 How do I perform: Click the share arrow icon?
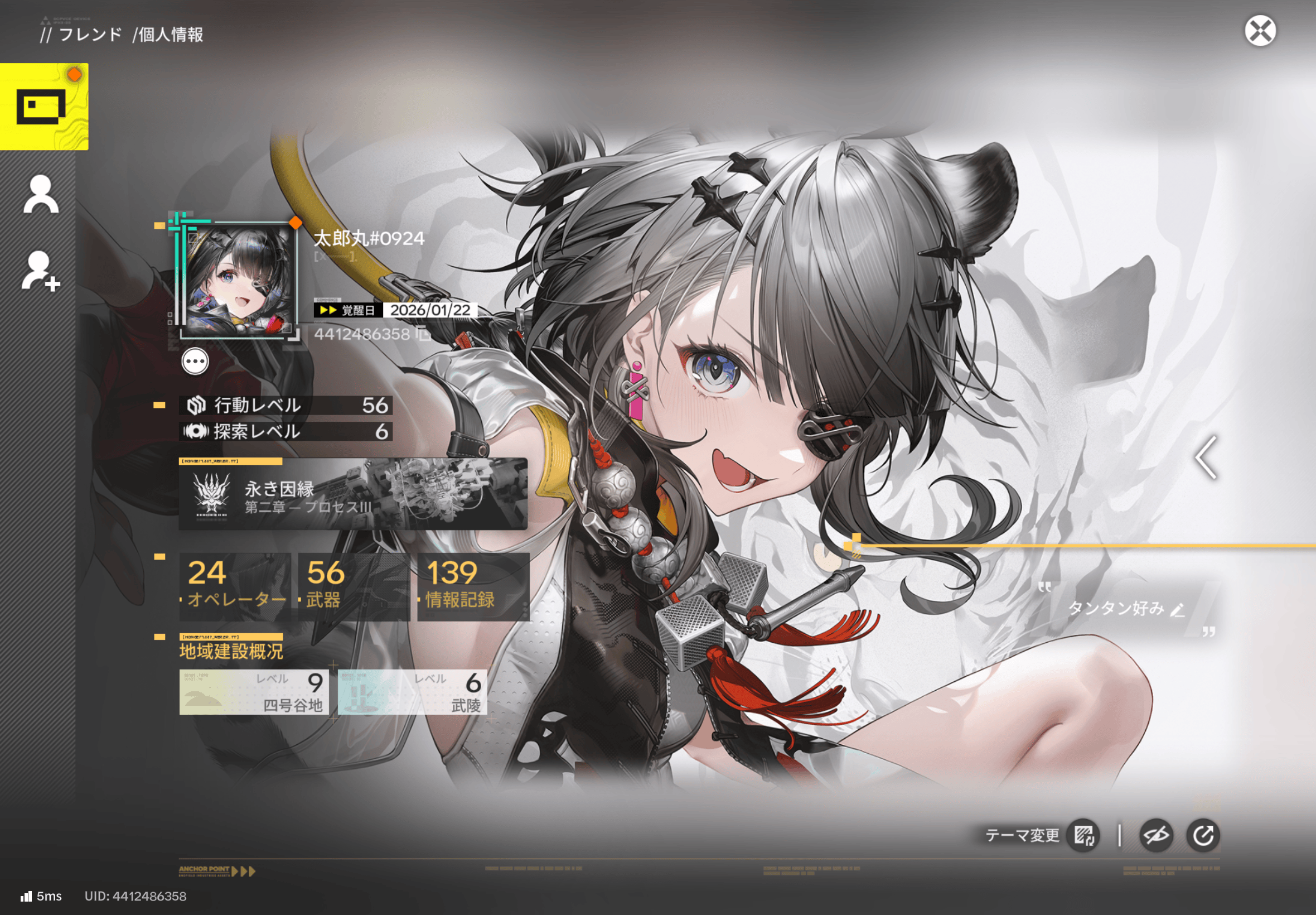(1203, 835)
